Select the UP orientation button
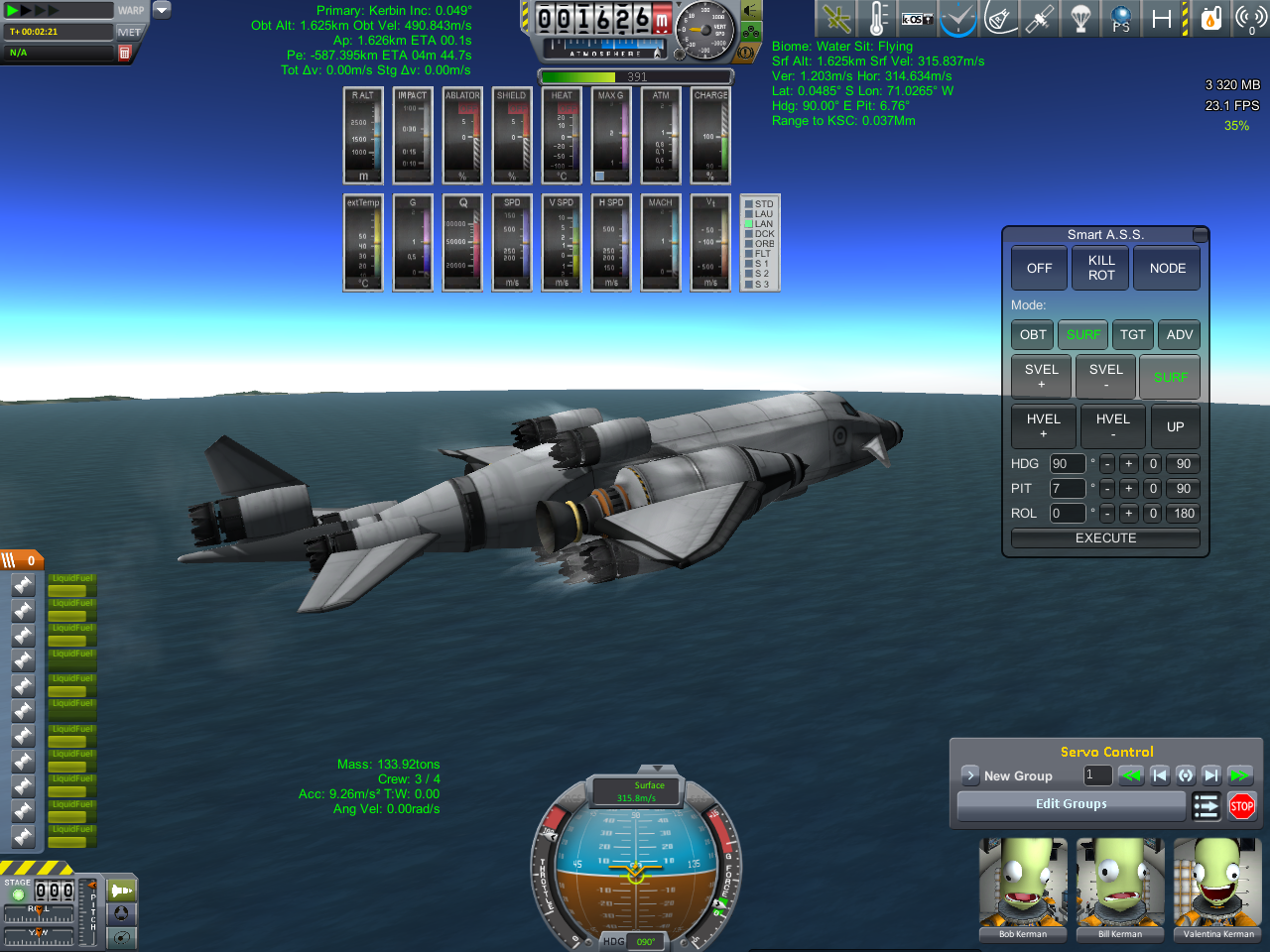 coord(1175,426)
